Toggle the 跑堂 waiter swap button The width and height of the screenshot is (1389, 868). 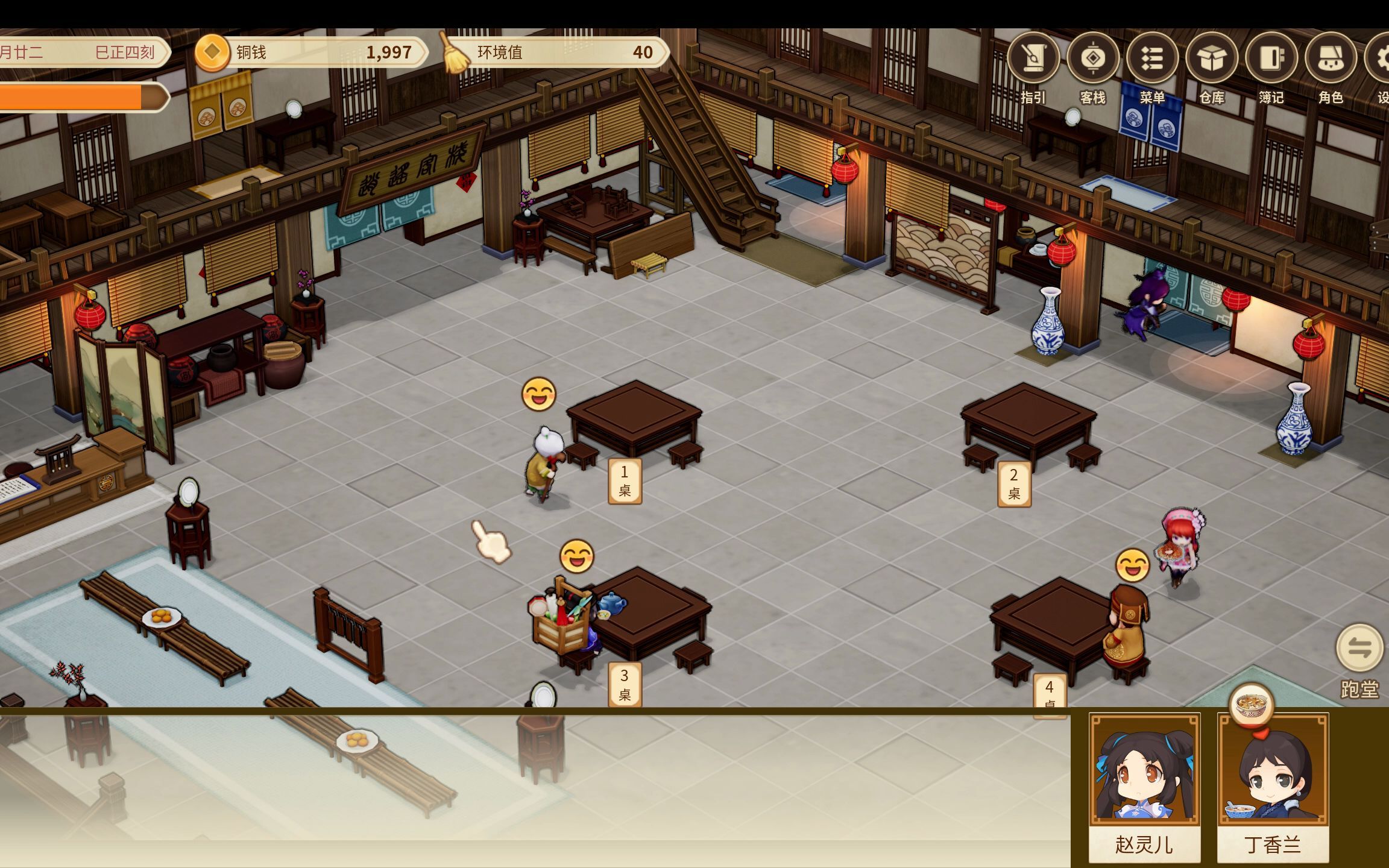pos(1359,649)
